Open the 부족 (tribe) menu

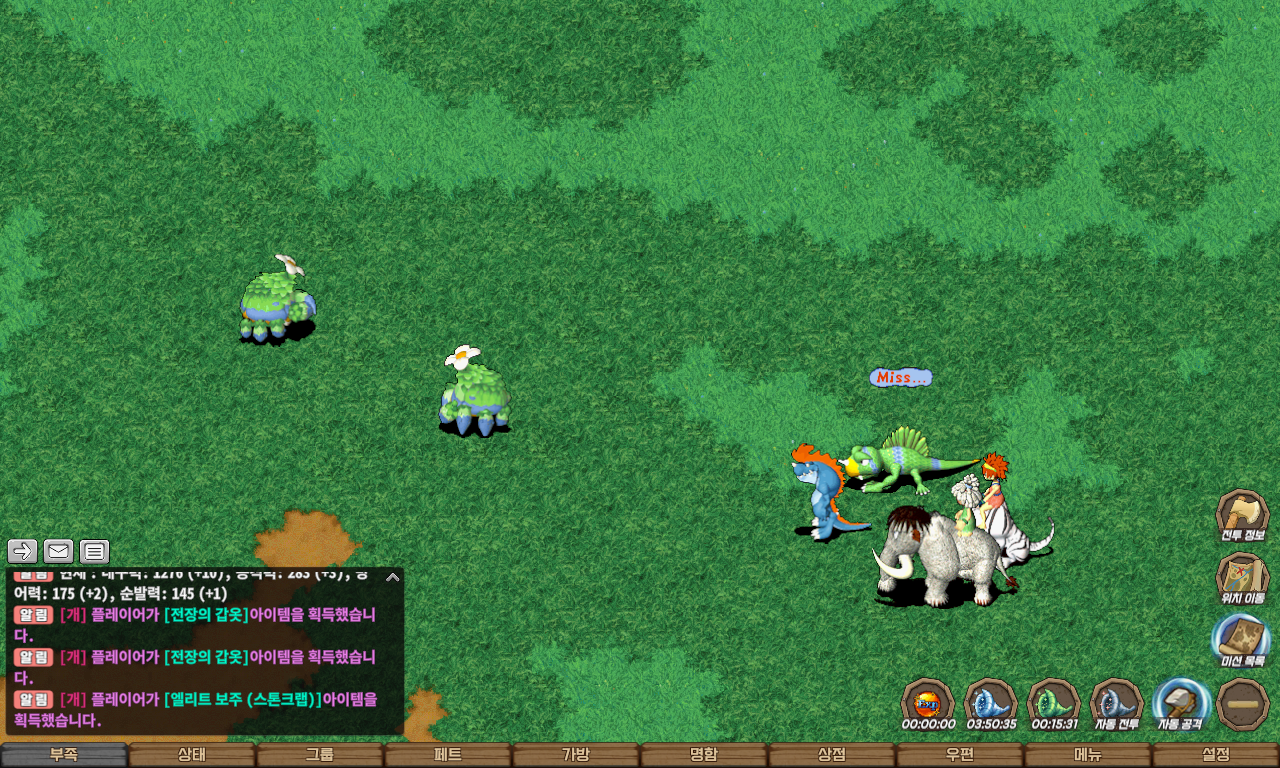[64, 755]
